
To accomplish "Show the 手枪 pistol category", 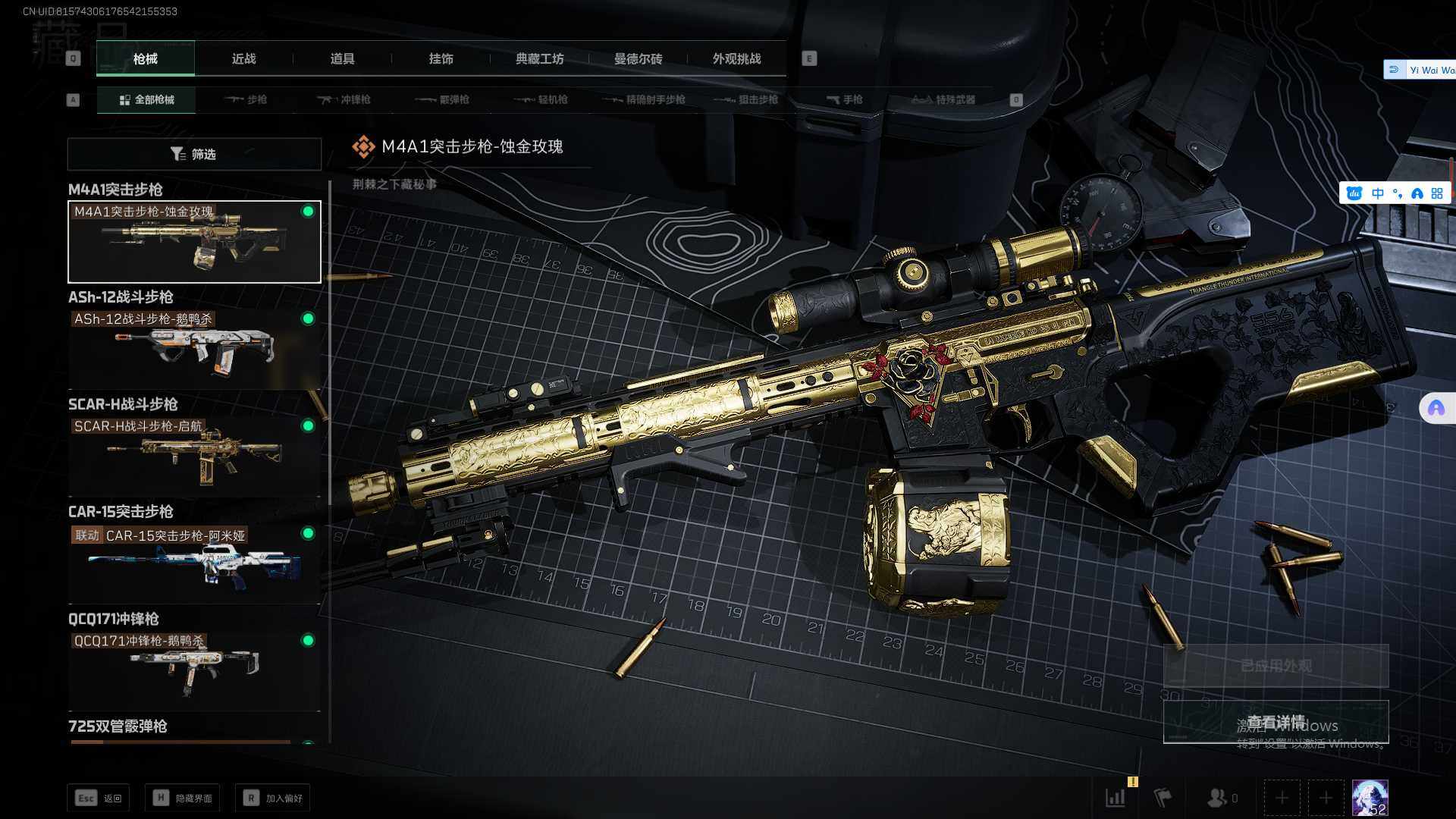I will pos(844,99).
